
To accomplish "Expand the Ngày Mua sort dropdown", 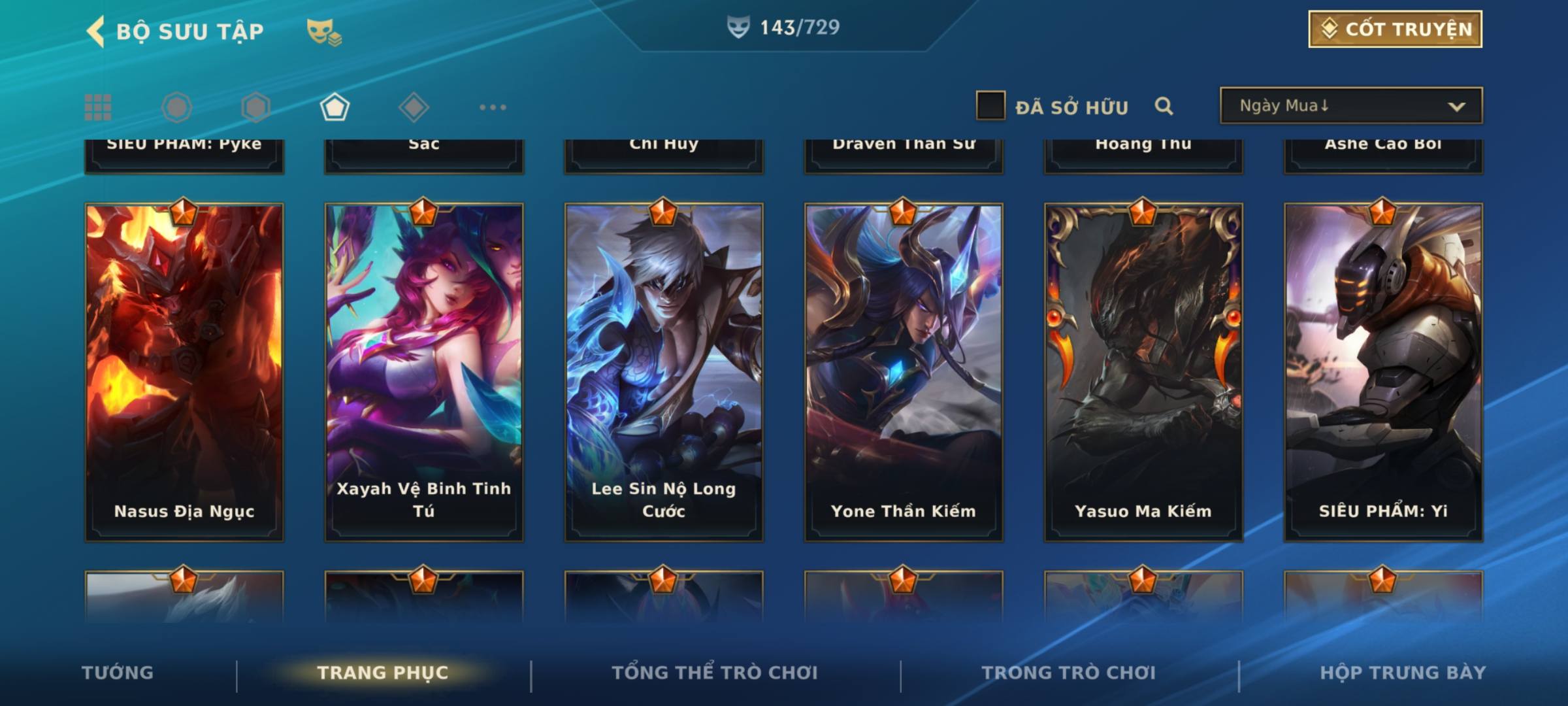I will pyautogui.click(x=1350, y=106).
